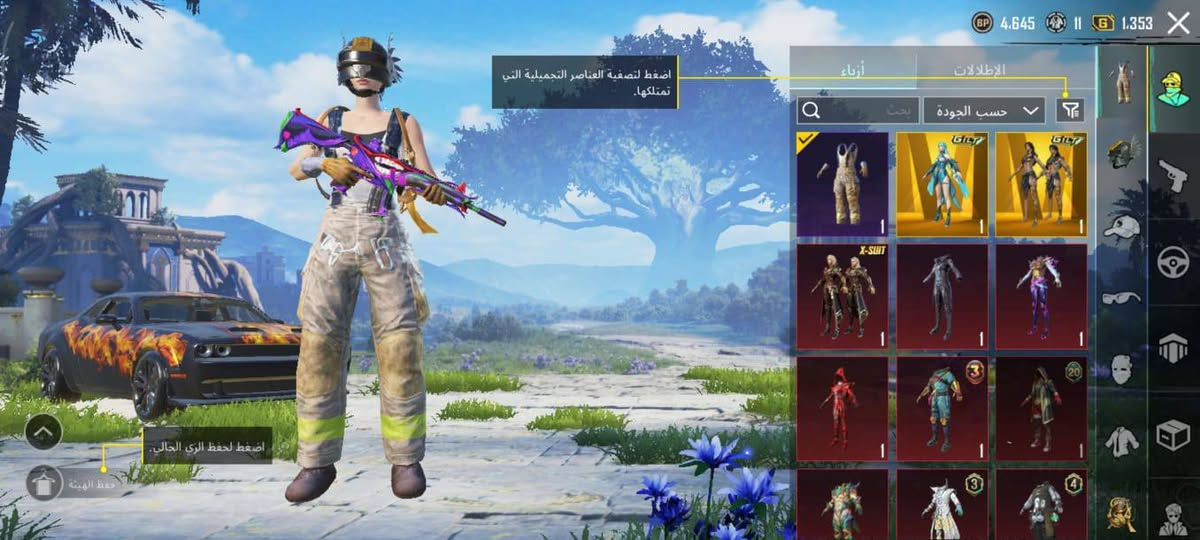Click the owned-items filter funnel button

(x=1069, y=110)
